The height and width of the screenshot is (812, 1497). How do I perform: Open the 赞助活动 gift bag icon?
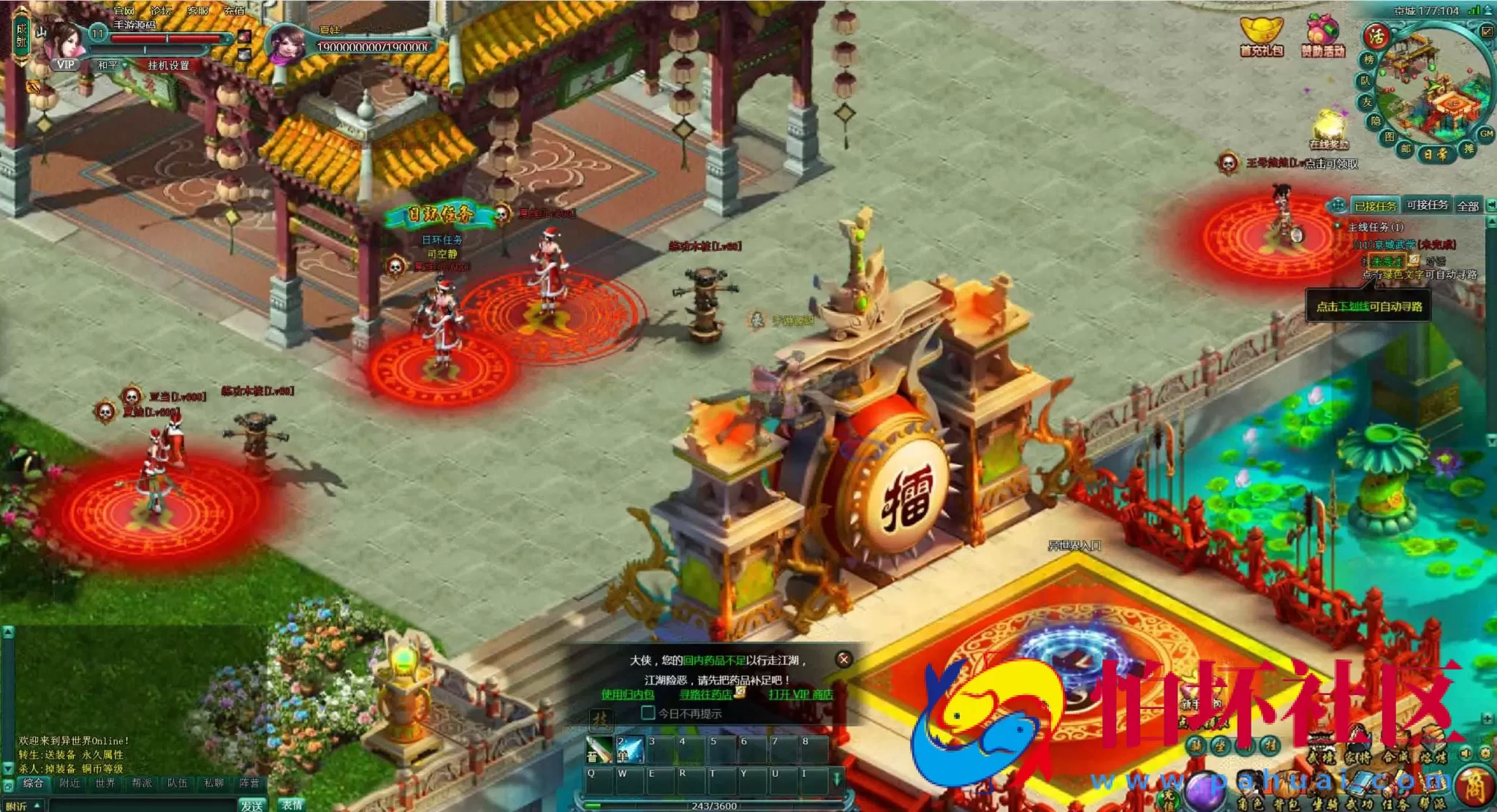pyautogui.click(x=1322, y=37)
